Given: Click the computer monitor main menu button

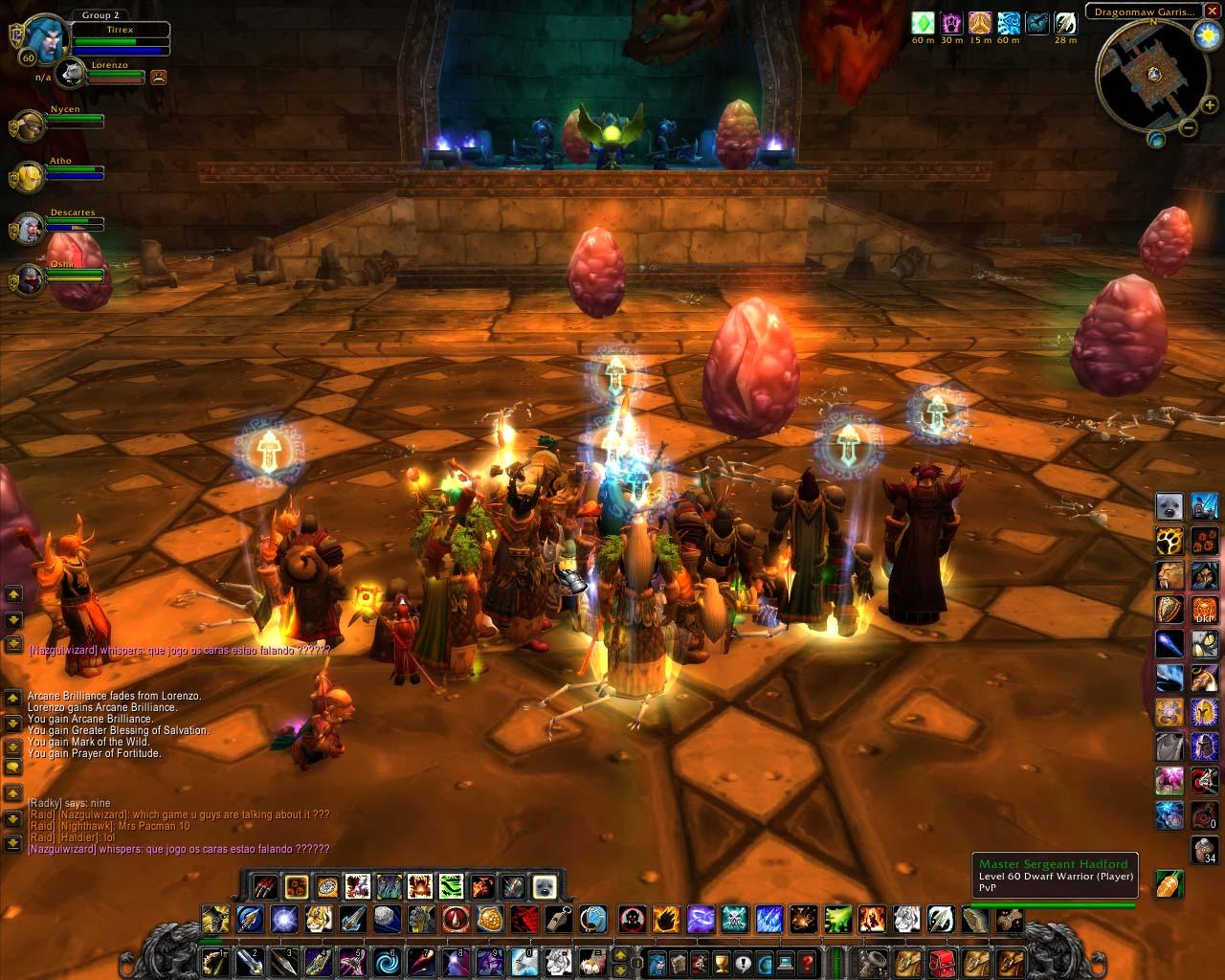Looking at the screenshot, I should click(787, 960).
